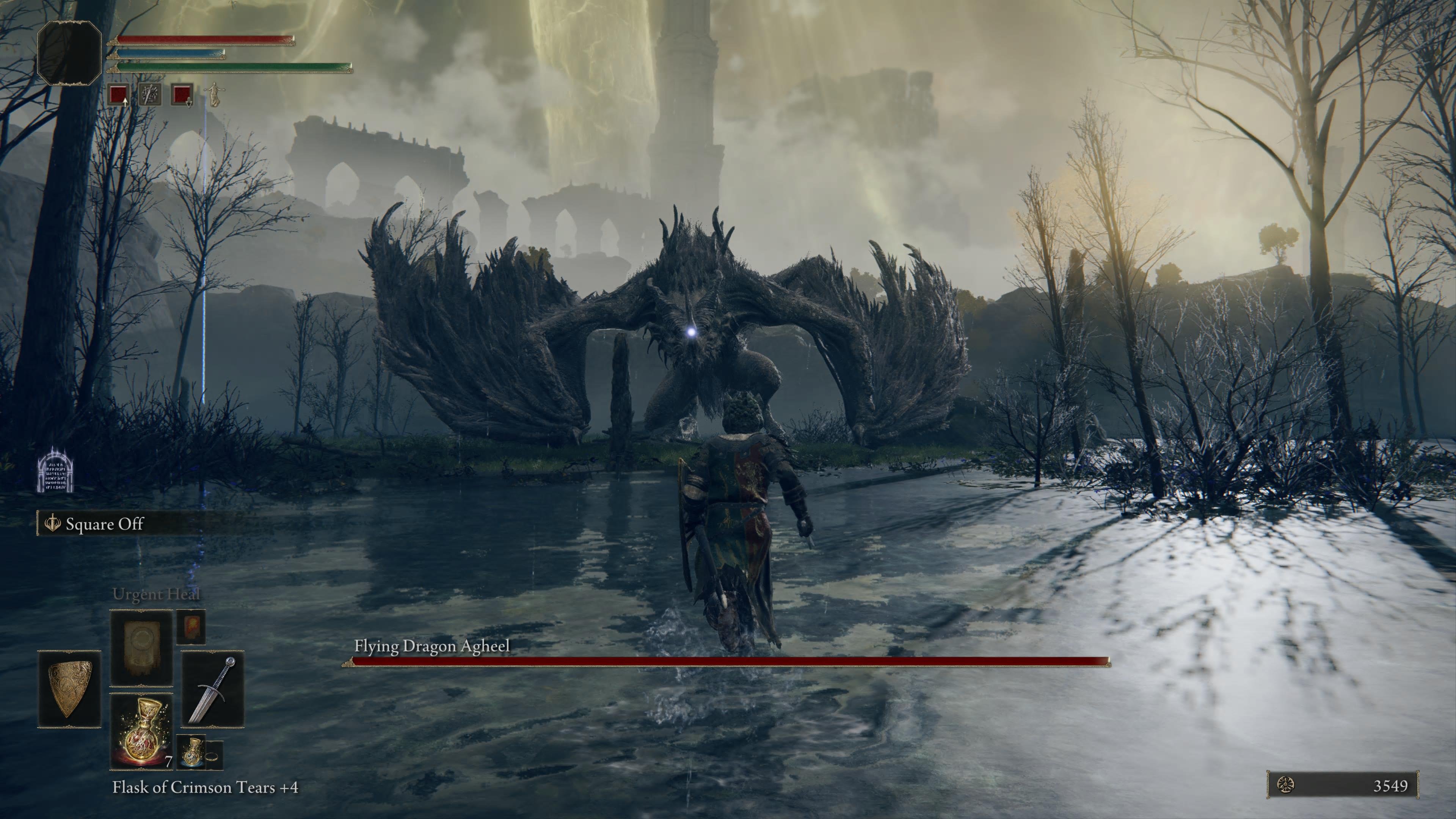Click the octagonal character portrait frame
Viewport: 1456px width, 819px height.
[69, 53]
